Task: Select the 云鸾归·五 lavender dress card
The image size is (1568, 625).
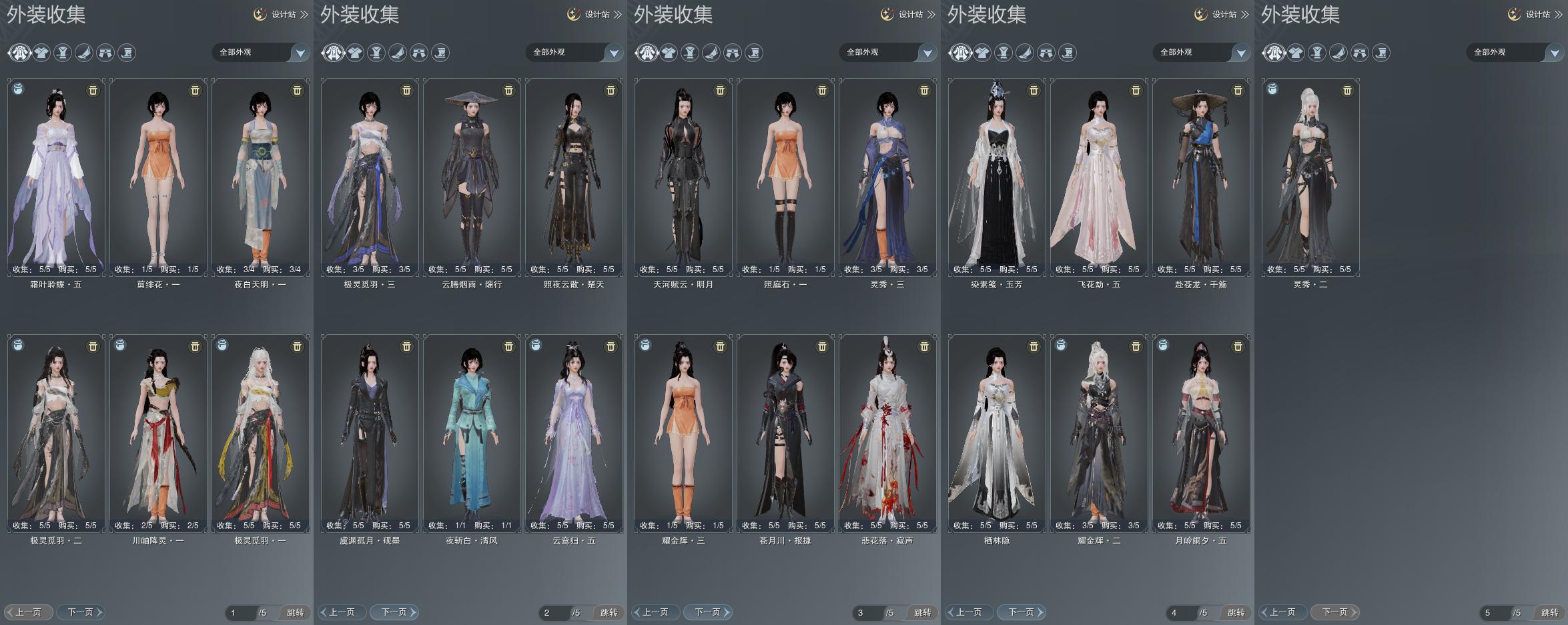Action: click(x=574, y=433)
